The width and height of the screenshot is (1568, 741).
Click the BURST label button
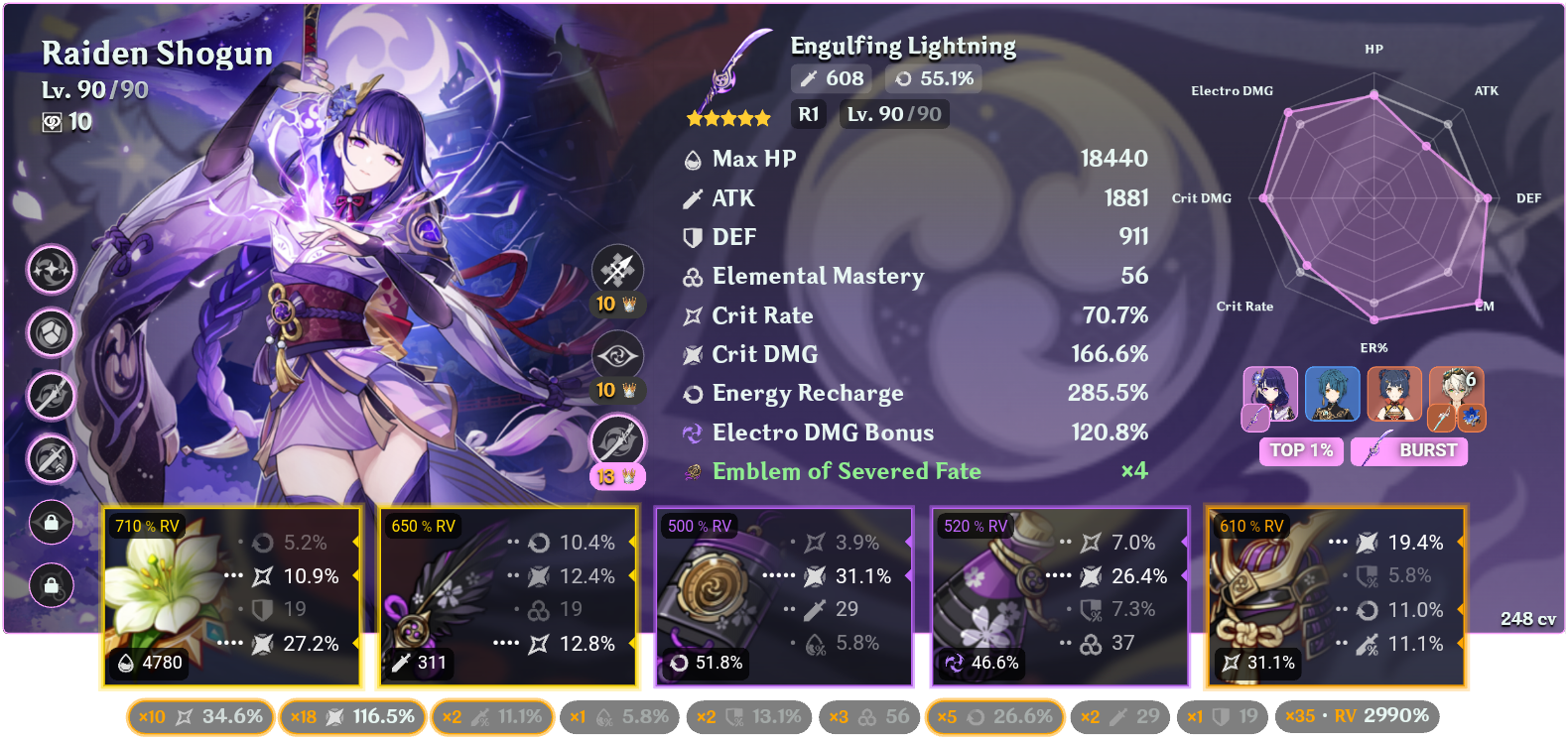1408,451
